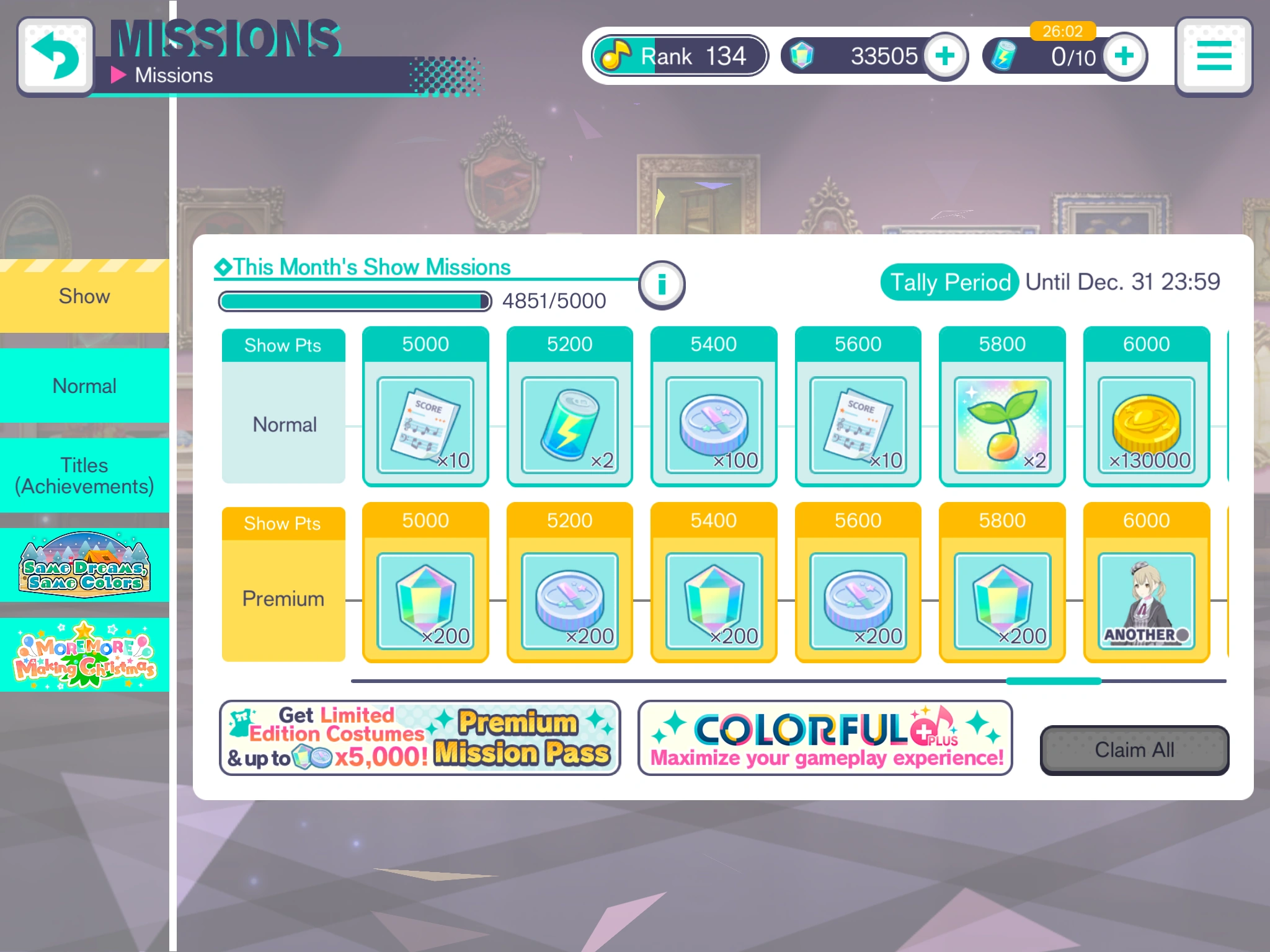Image resolution: width=1270 pixels, height=952 pixels.
Task: Tap the Claim All button
Action: 1134,749
